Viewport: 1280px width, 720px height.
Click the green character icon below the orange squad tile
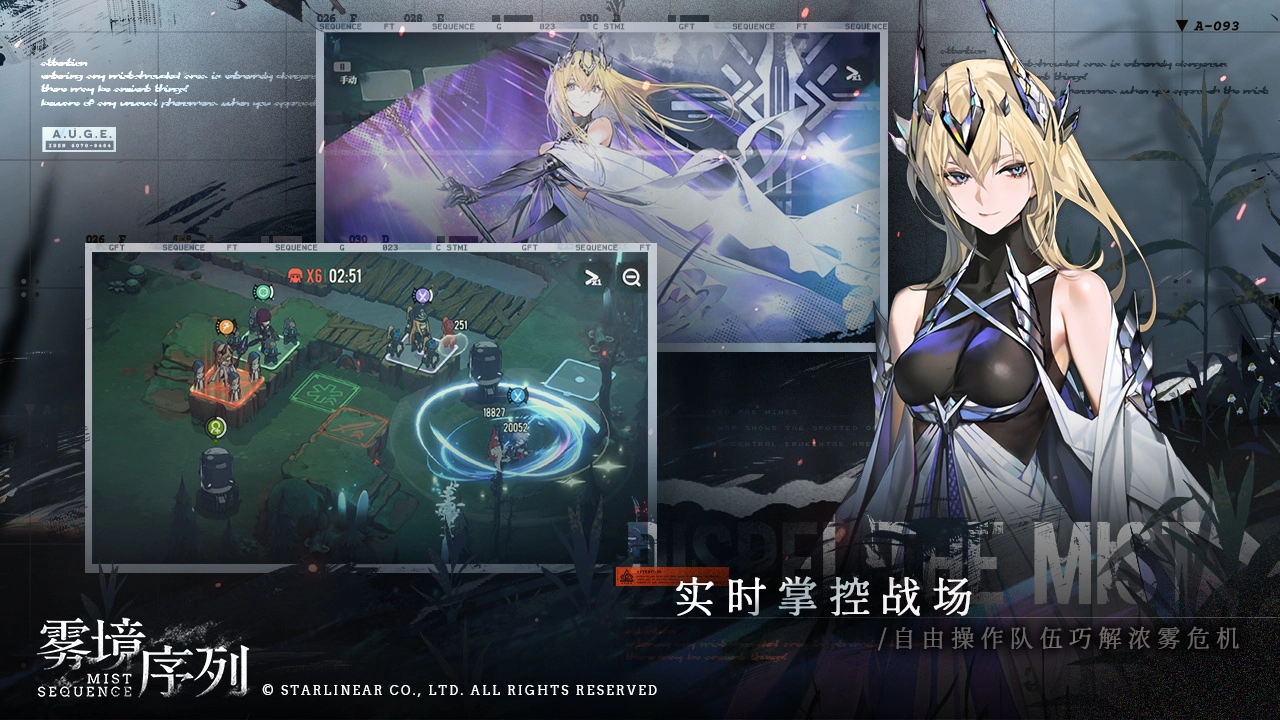[x=215, y=427]
